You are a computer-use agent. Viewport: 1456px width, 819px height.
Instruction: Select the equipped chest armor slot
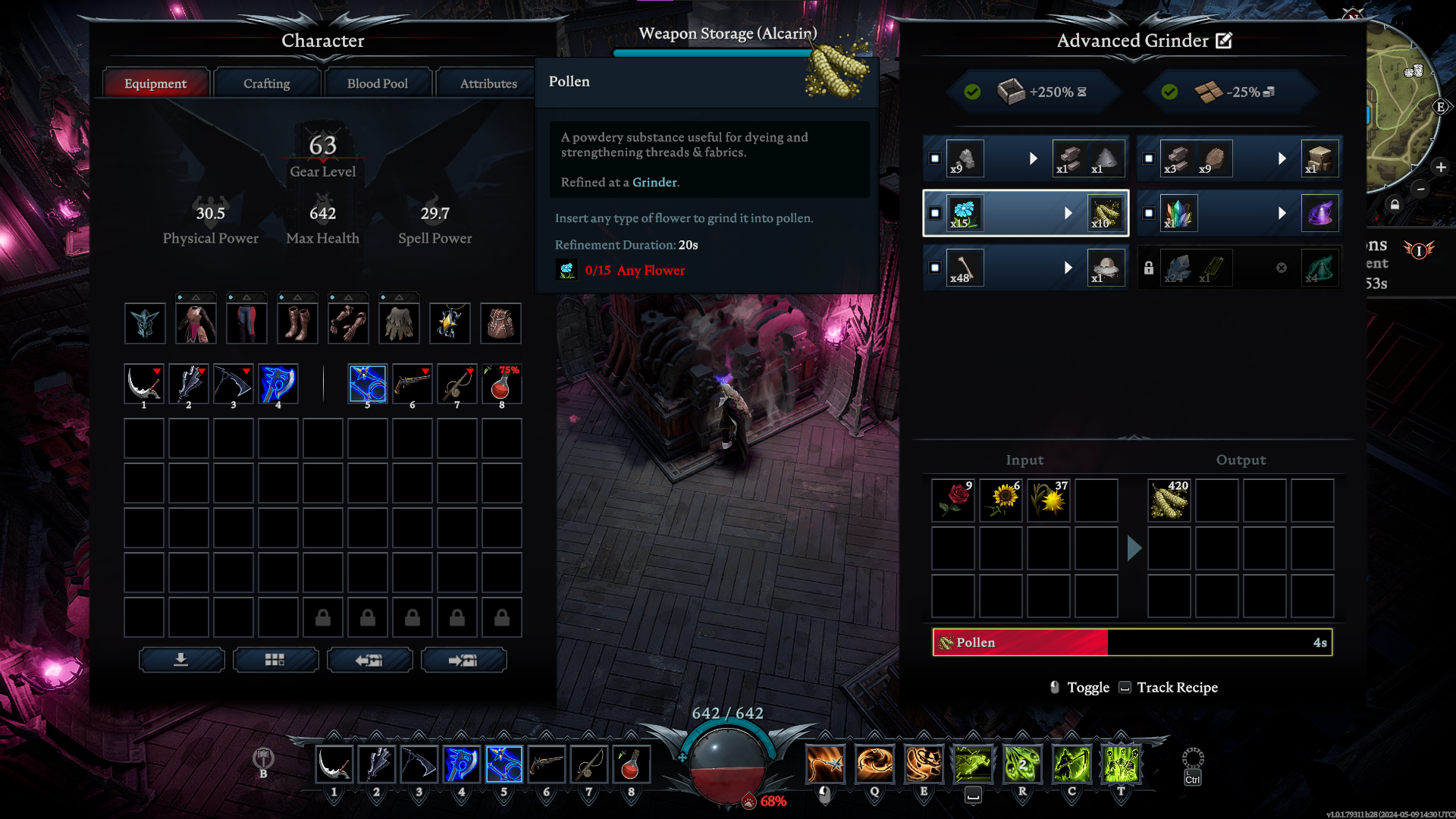pyautogui.click(x=196, y=323)
